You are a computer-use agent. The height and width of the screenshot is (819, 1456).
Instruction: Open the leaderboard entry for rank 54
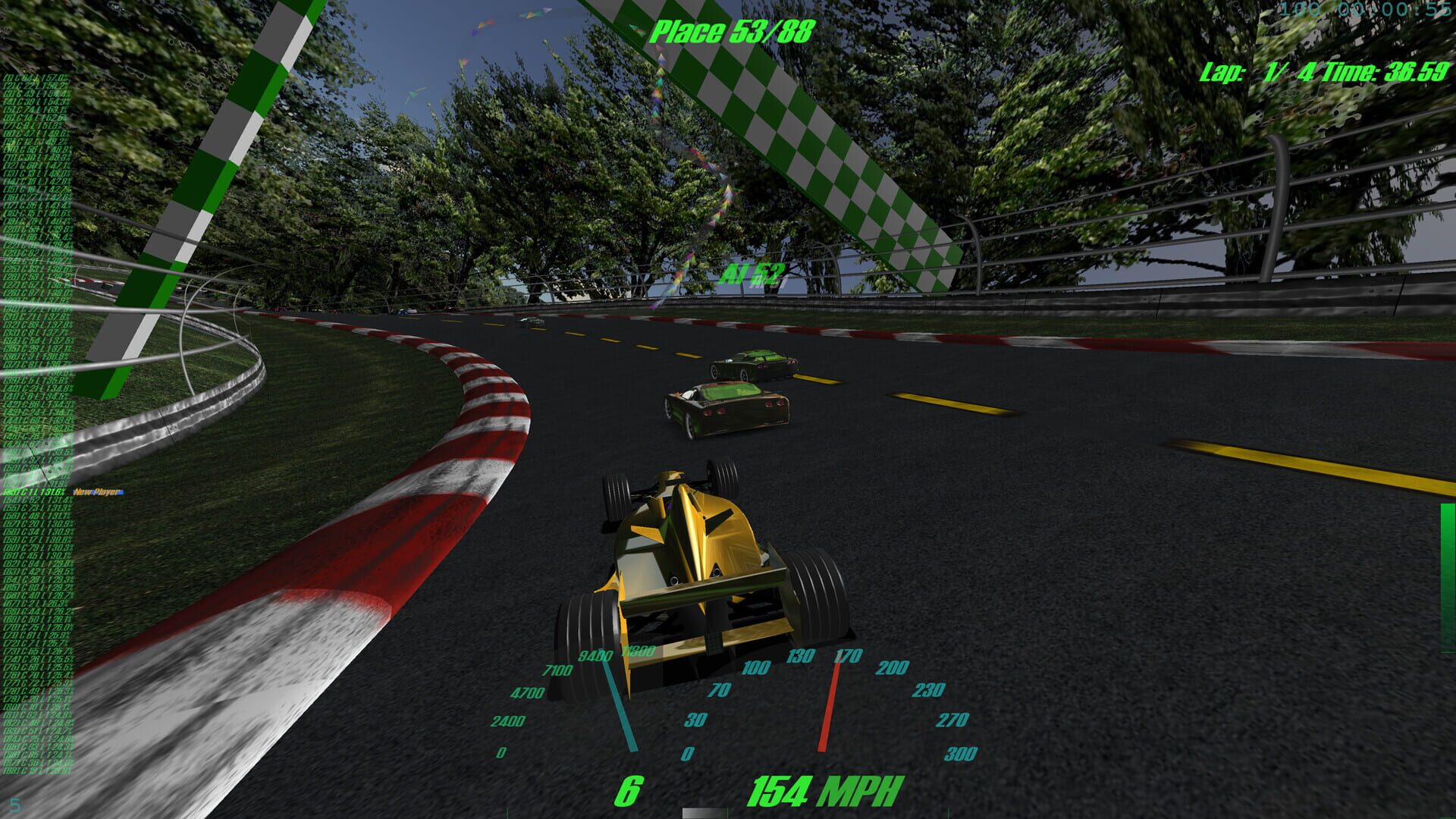click(33, 500)
